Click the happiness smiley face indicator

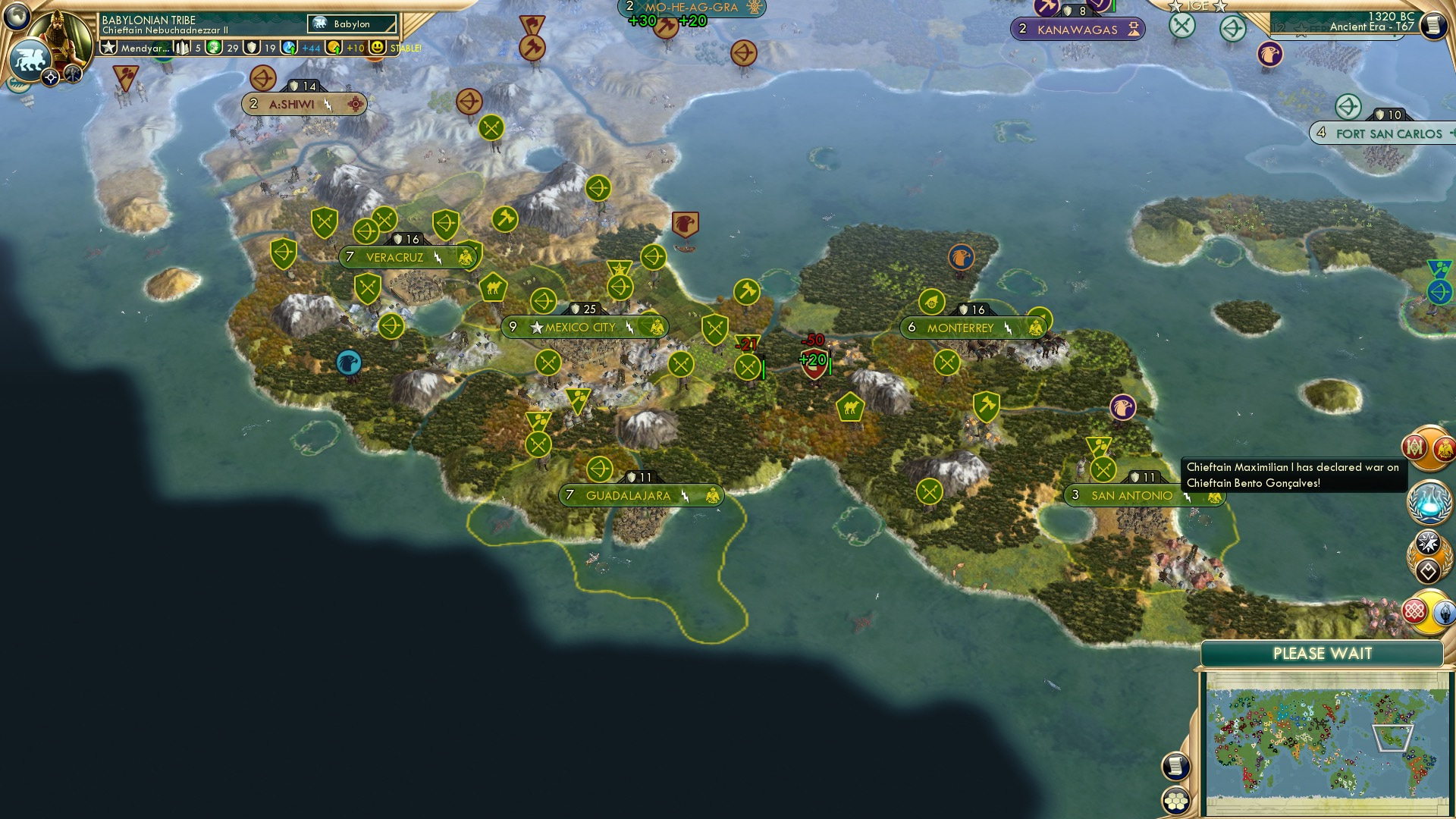377,47
